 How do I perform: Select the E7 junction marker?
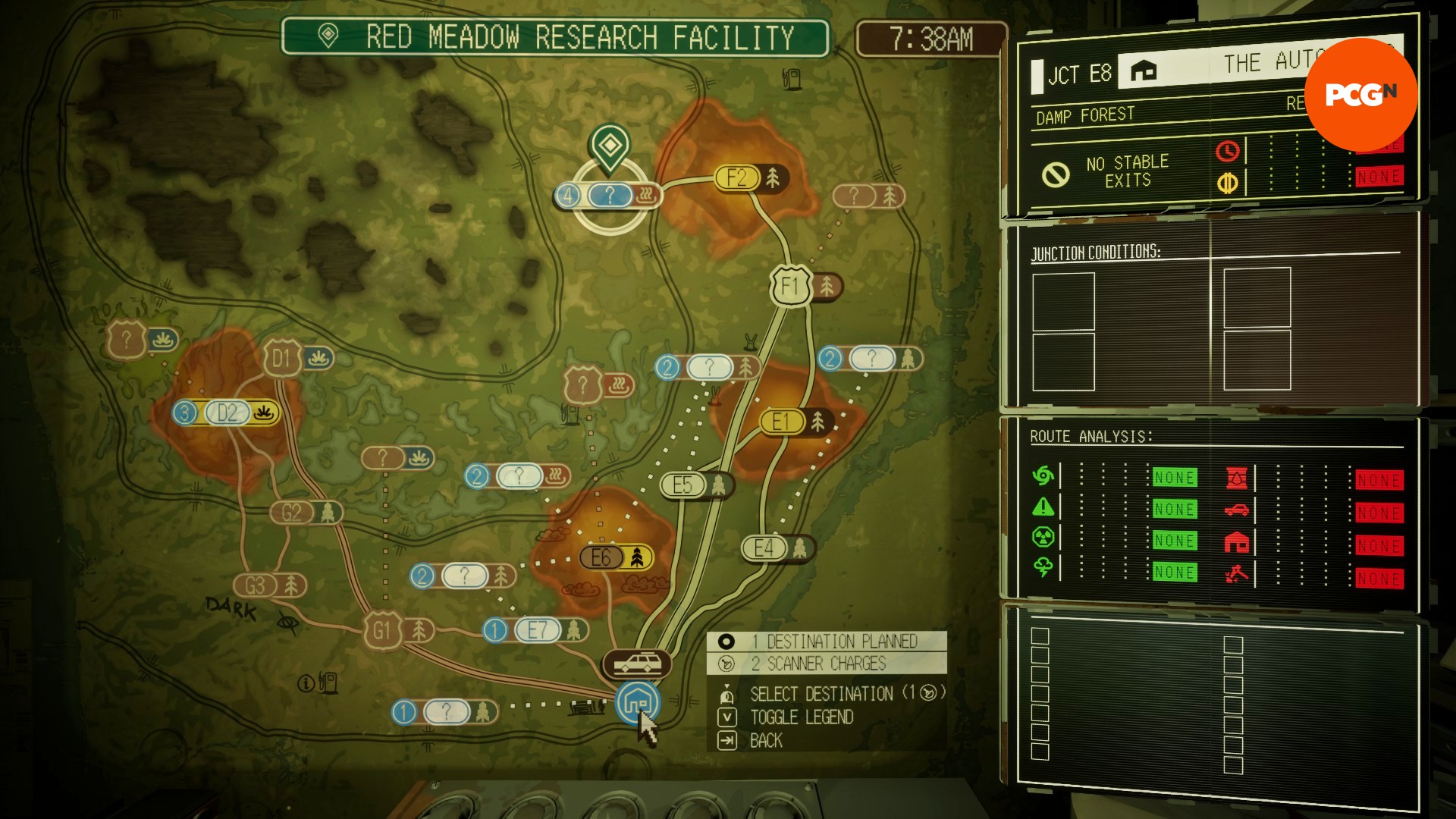537,630
